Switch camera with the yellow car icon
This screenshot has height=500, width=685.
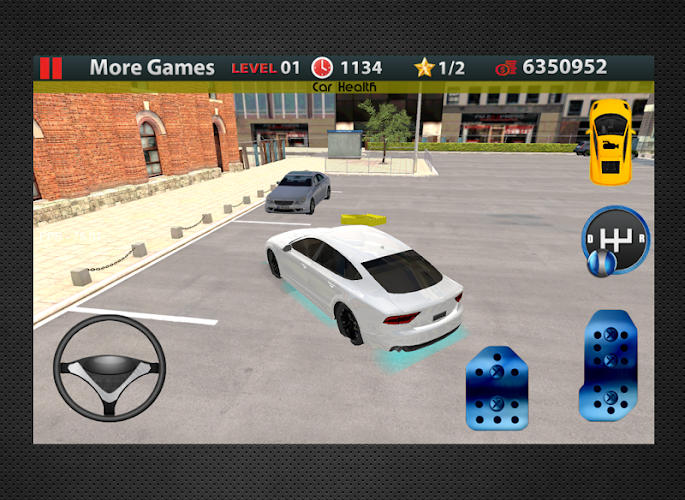click(x=610, y=140)
